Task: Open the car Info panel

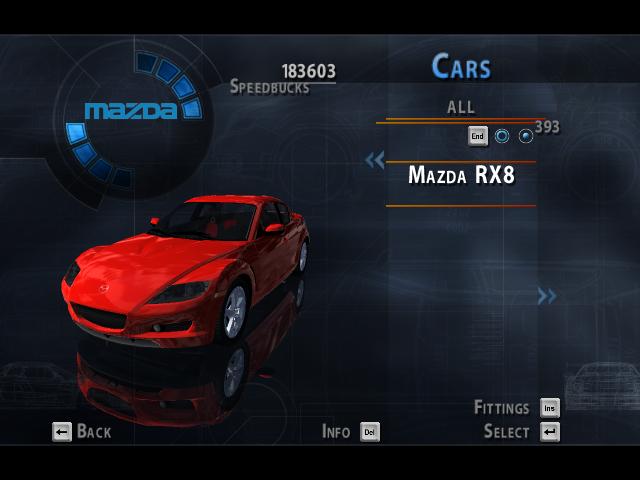Action: [350, 432]
